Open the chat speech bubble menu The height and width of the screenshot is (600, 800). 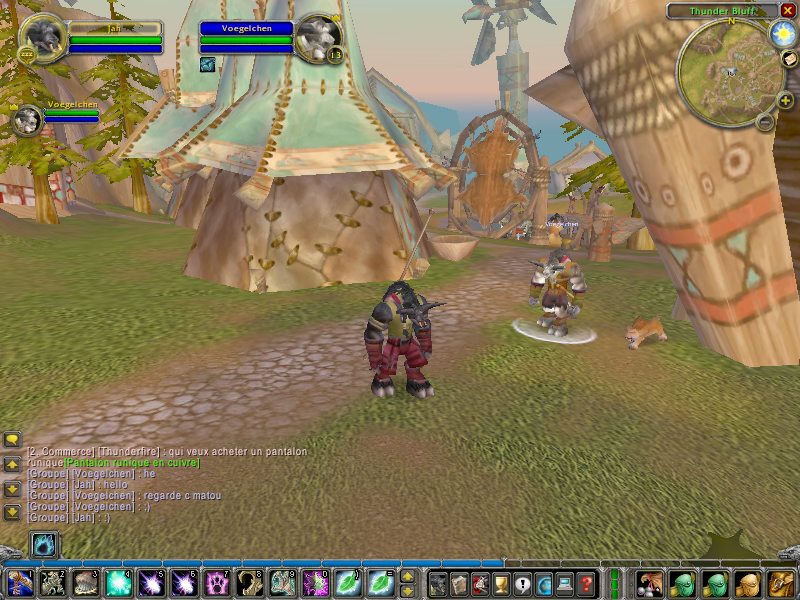point(12,439)
